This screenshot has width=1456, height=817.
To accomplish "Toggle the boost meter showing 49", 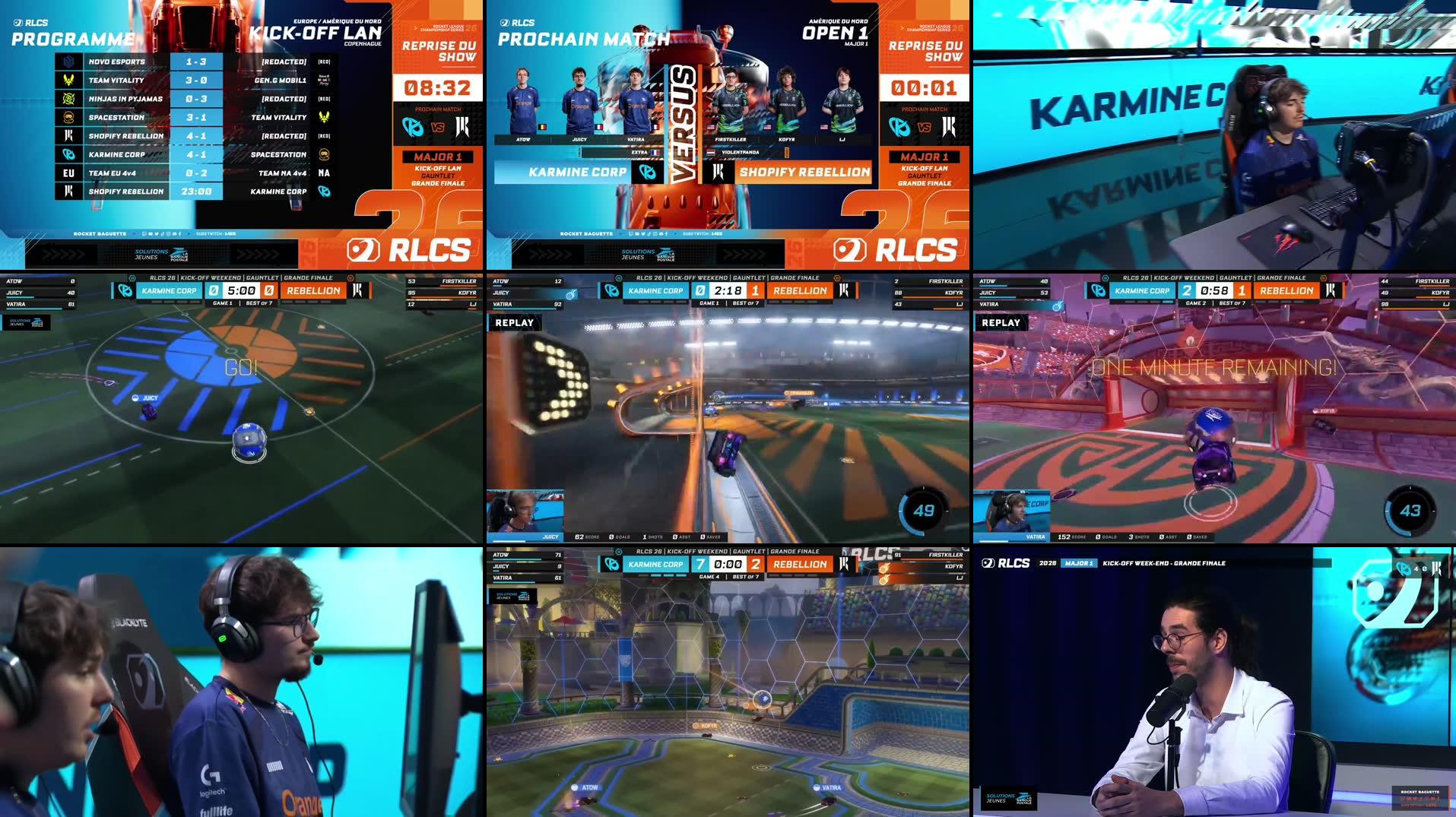I will 922,512.
